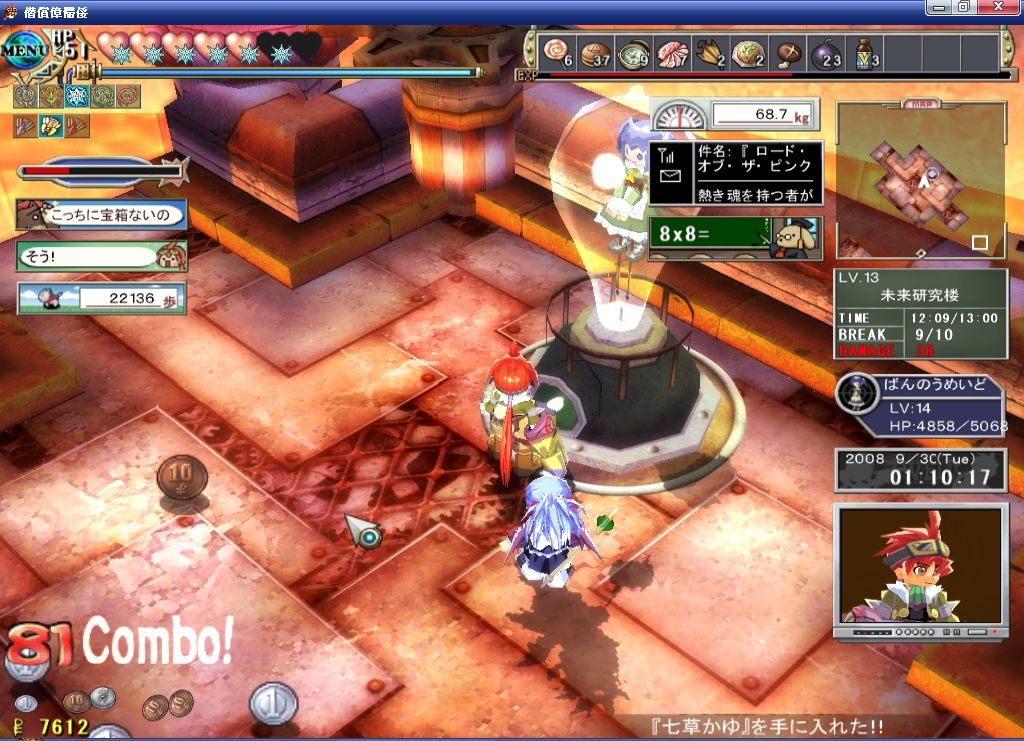Select the blue-haired target enemy info panel

pyautogui.click(x=920, y=407)
